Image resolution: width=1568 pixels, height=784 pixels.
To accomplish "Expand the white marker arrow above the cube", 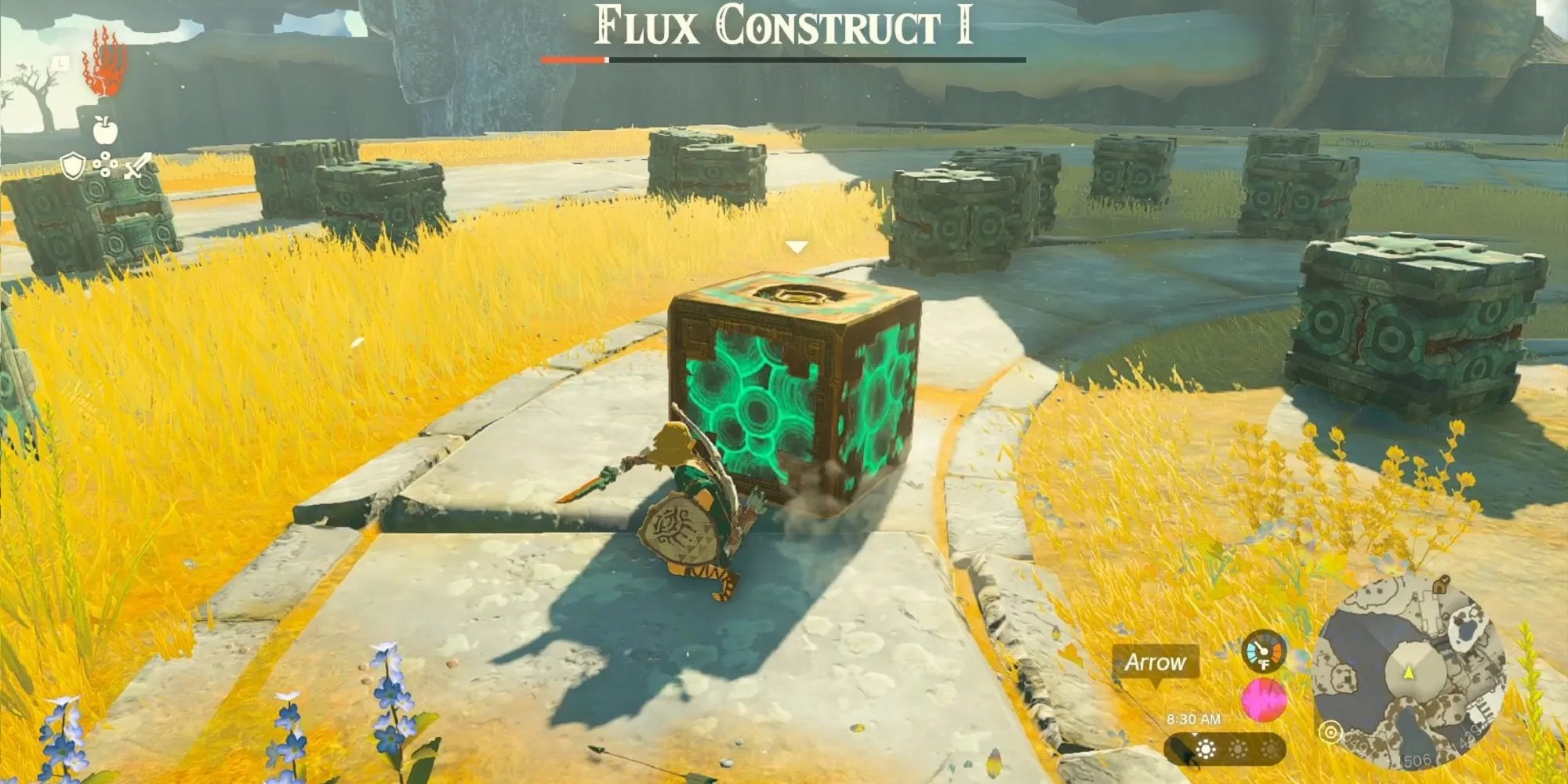I will 798,245.
